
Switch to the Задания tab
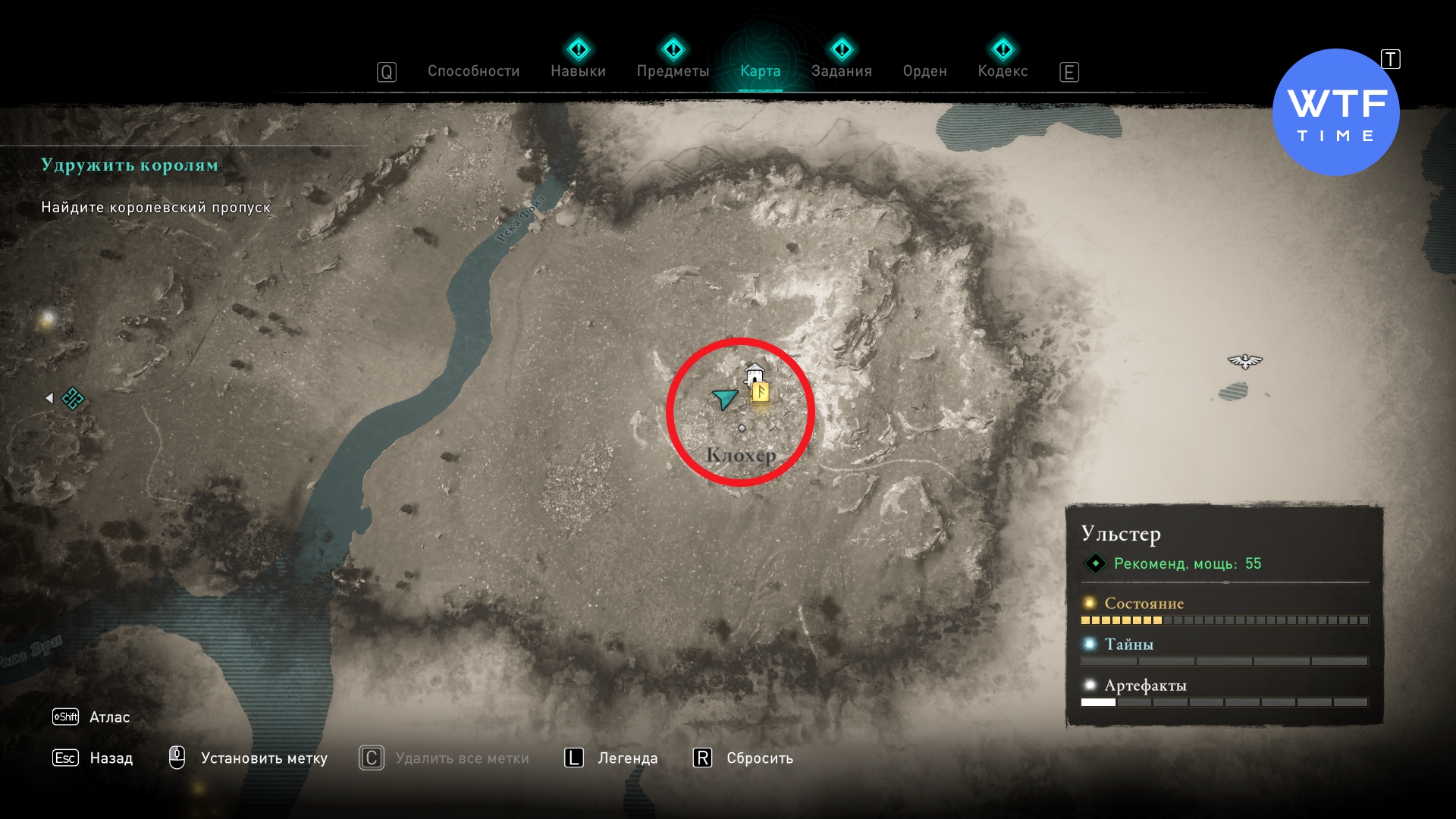click(x=841, y=71)
